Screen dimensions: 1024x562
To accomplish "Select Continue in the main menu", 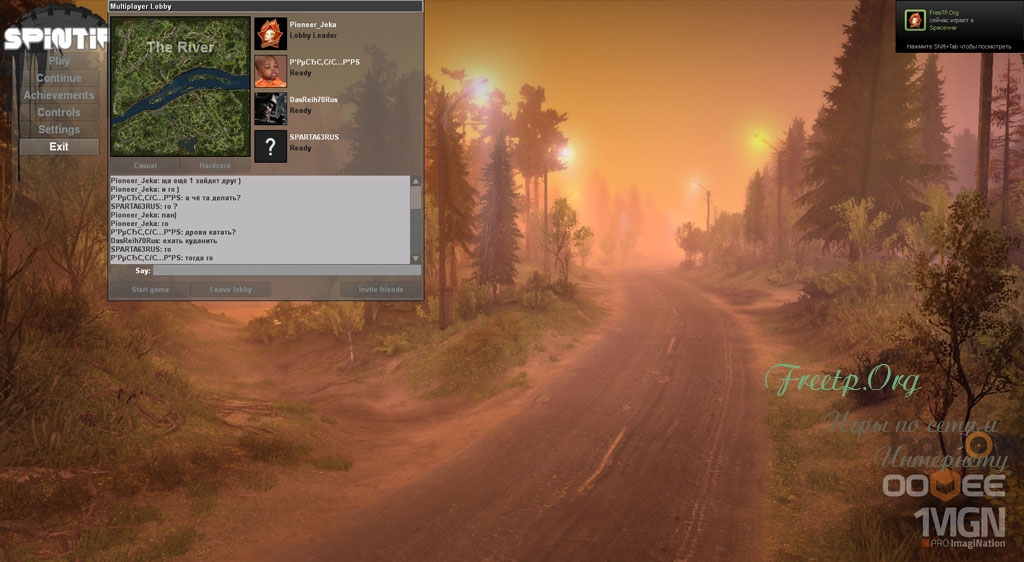I will click(59, 79).
